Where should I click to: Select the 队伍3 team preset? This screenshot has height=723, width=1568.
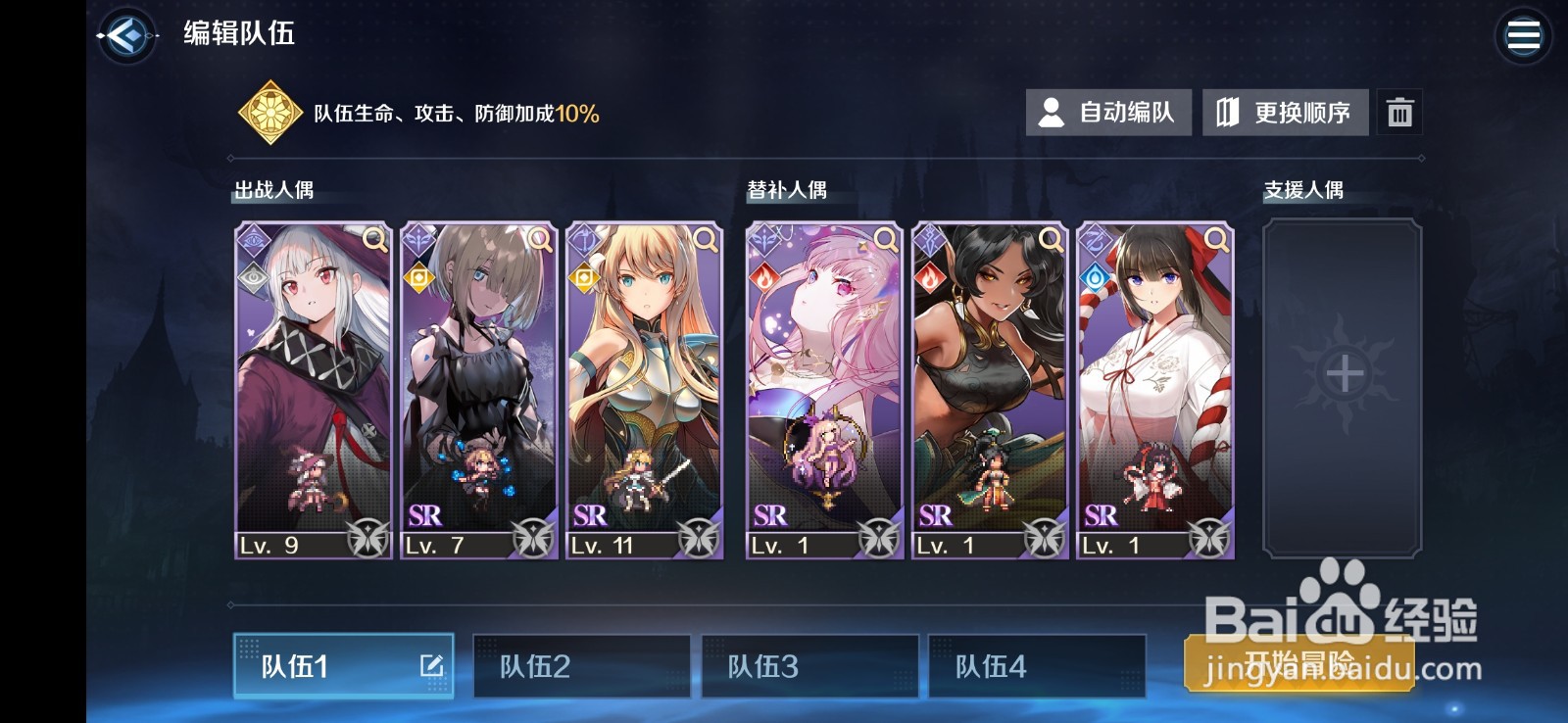(809, 666)
